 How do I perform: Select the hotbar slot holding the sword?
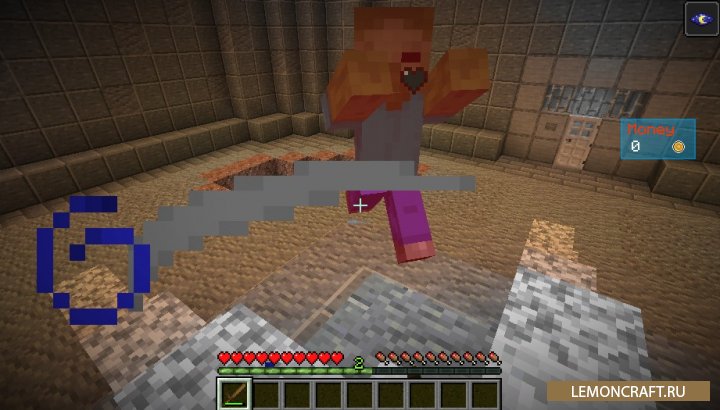point(233,392)
